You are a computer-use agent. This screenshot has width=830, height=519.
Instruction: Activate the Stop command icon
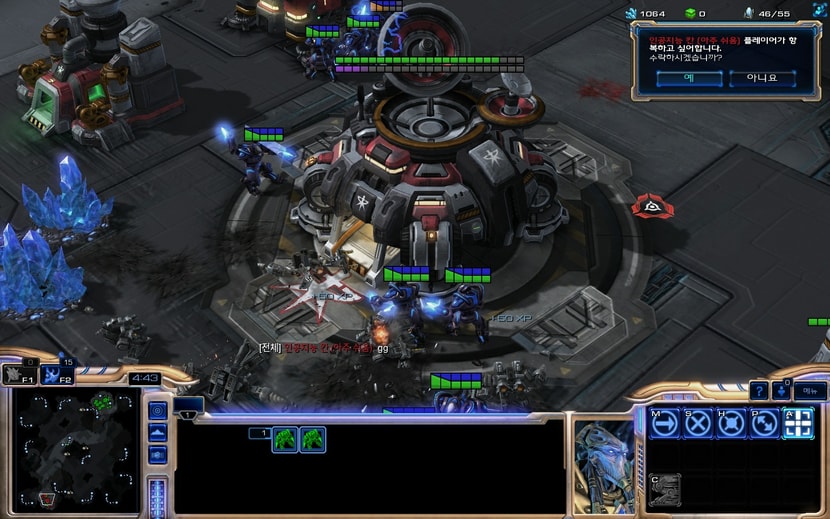(x=698, y=424)
